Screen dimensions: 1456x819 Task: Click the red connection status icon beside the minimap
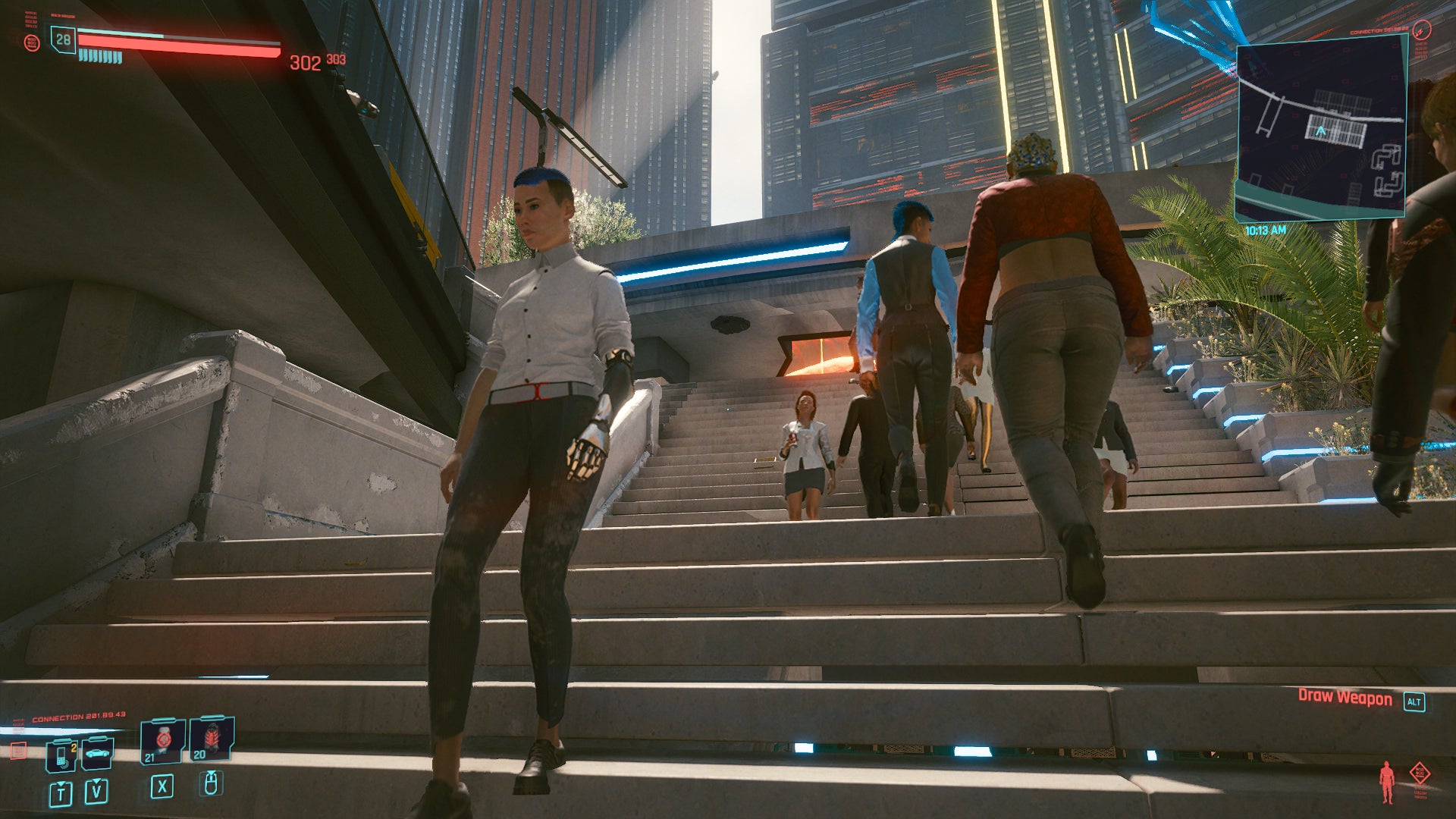tap(1421, 30)
